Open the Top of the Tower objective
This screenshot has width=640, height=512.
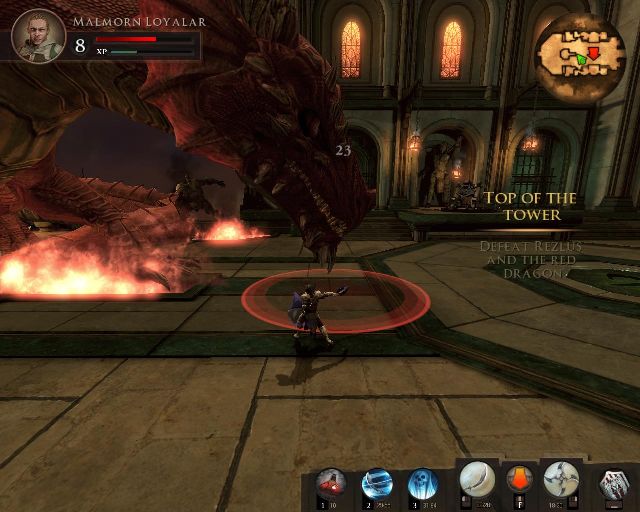(531, 206)
